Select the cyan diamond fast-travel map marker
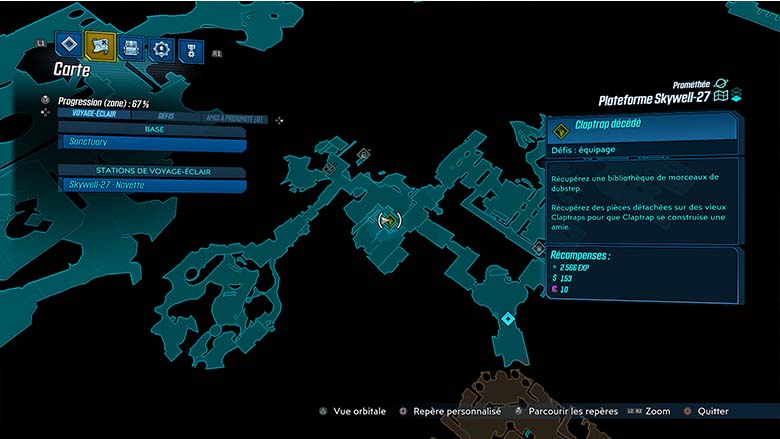 (x=508, y=319)
